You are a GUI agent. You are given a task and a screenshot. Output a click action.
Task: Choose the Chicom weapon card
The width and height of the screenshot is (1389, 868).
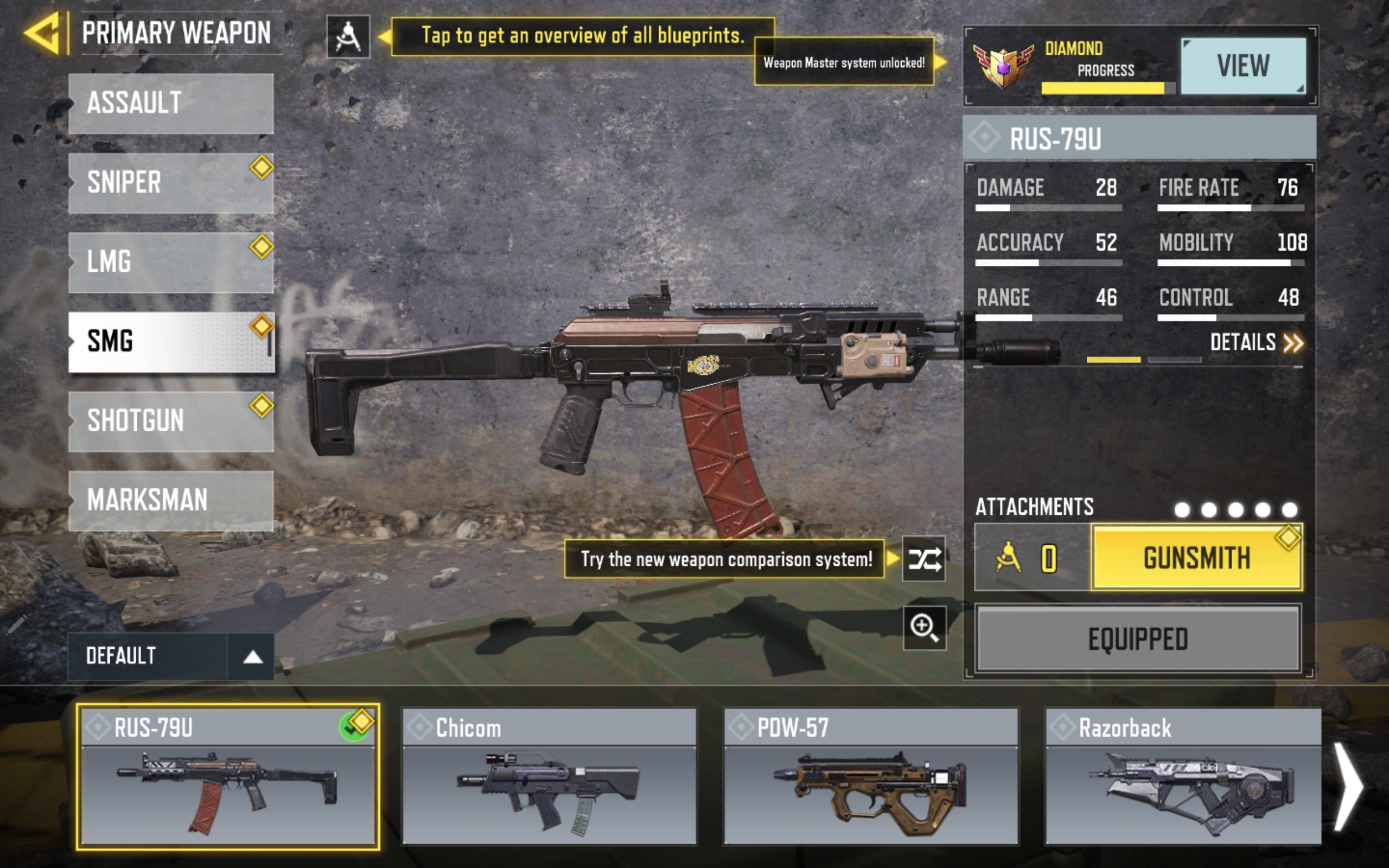click(549, 776)
